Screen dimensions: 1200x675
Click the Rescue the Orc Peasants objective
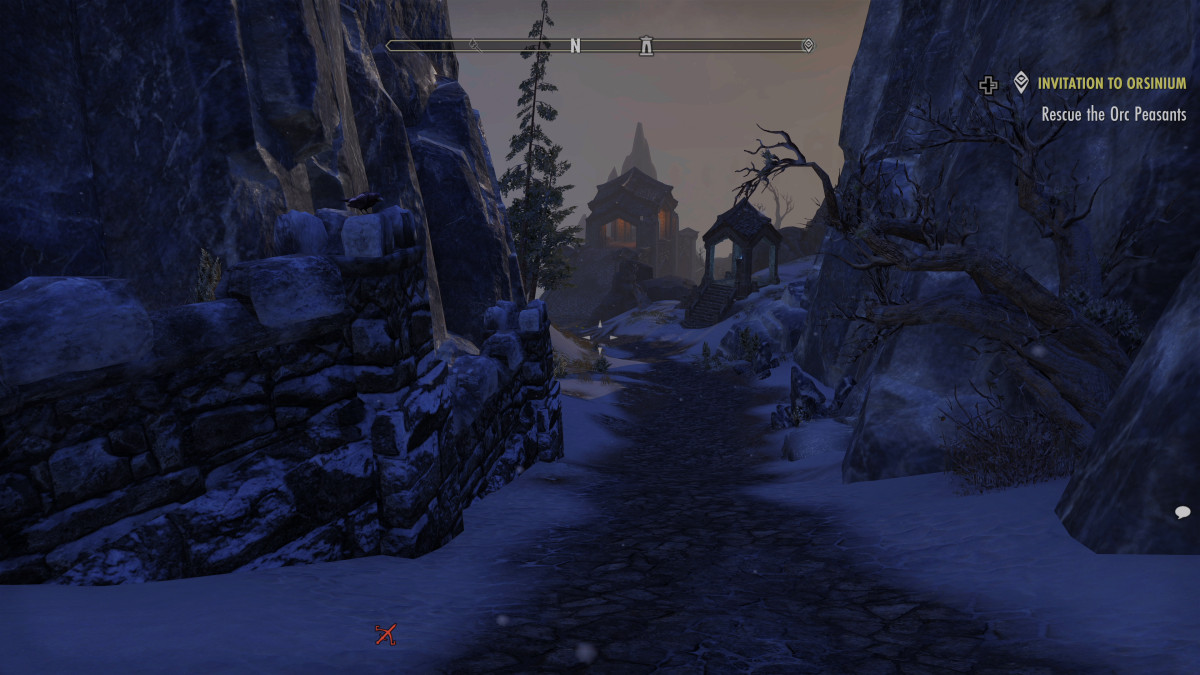click(1113, 114)
